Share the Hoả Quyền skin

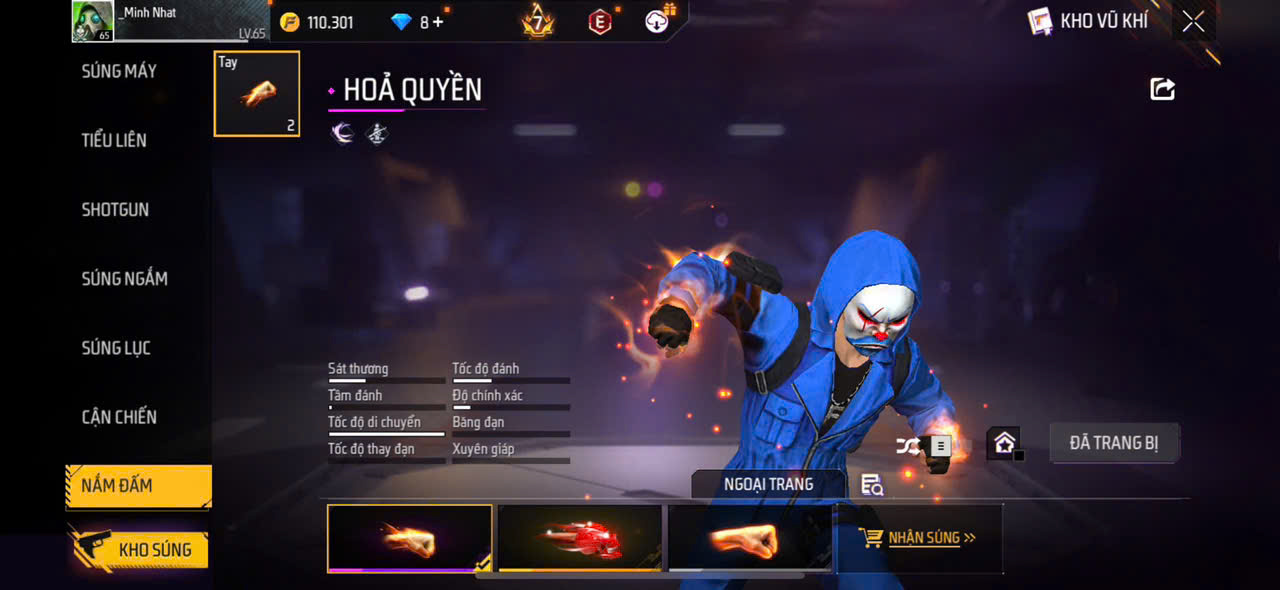1162,89
